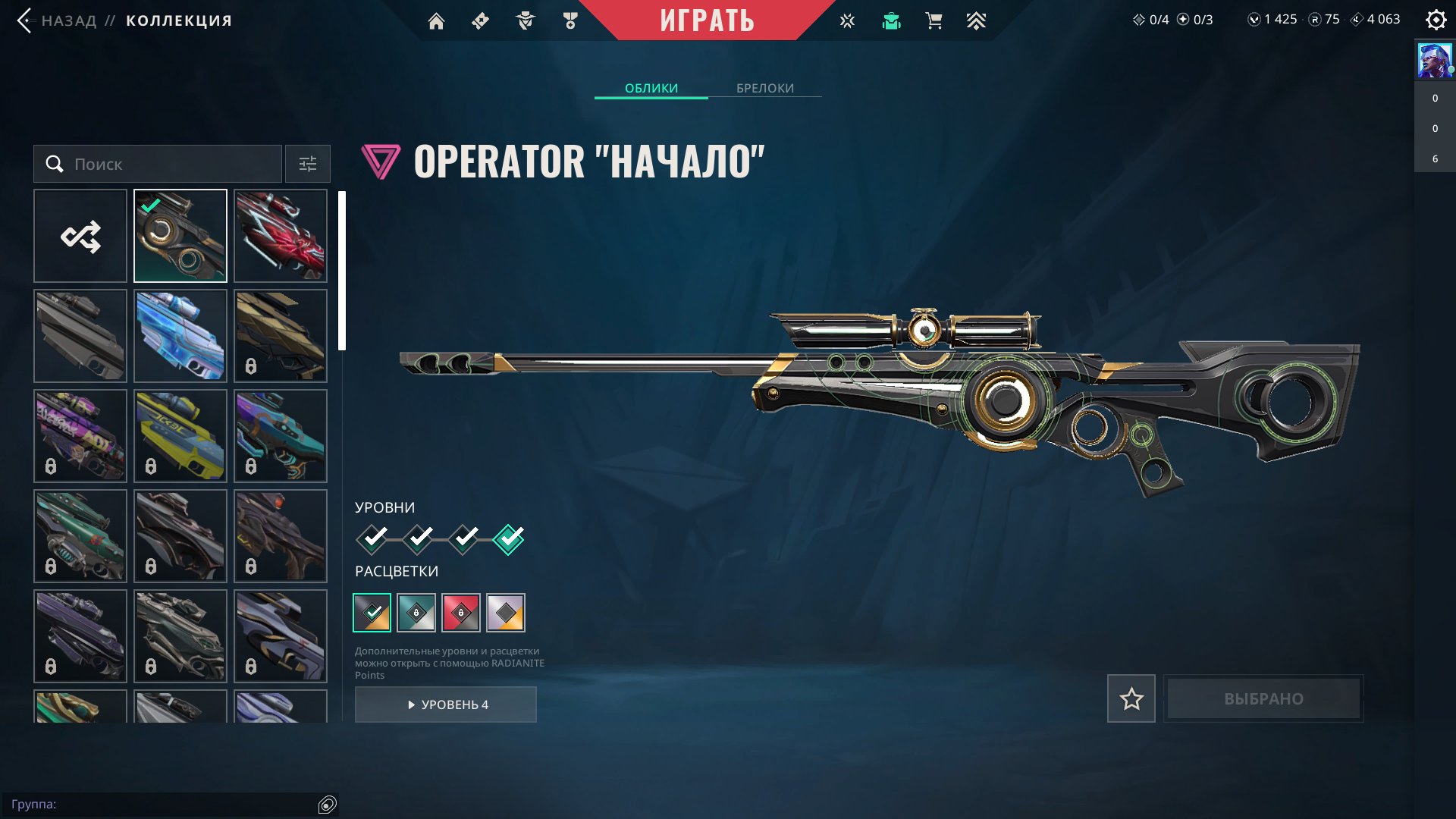Switch to the ОБЛИКИ tab
This screenshot has height=819, width=1456.
(x=651, y=88)
